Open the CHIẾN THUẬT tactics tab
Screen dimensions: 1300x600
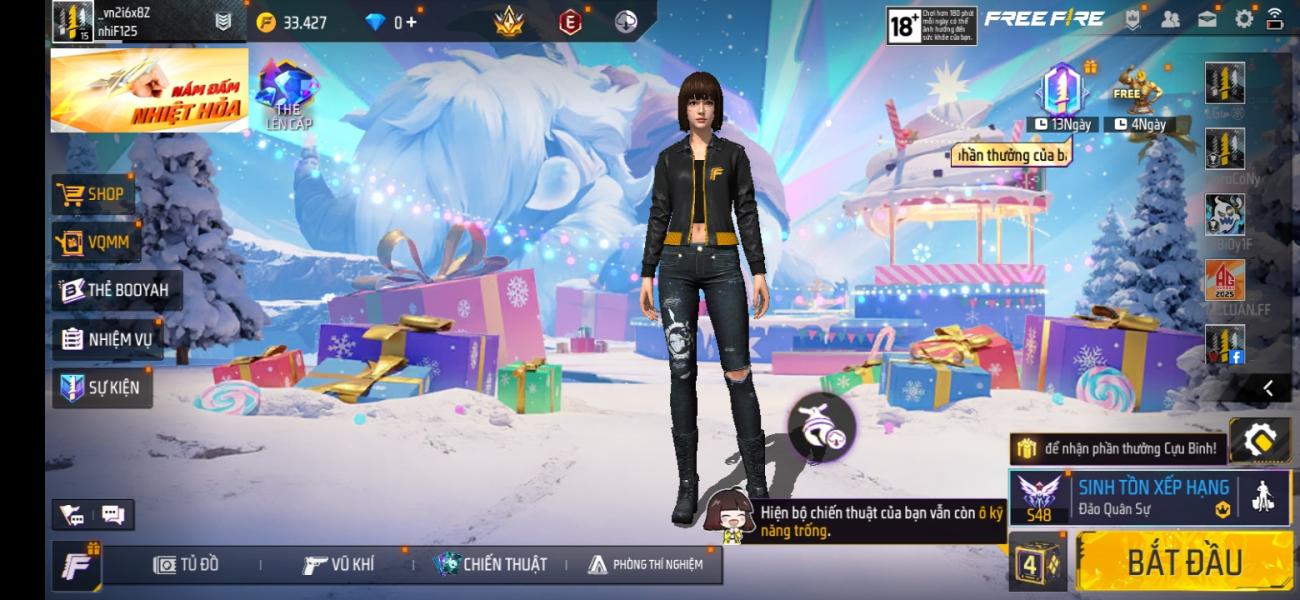point(491,565)
